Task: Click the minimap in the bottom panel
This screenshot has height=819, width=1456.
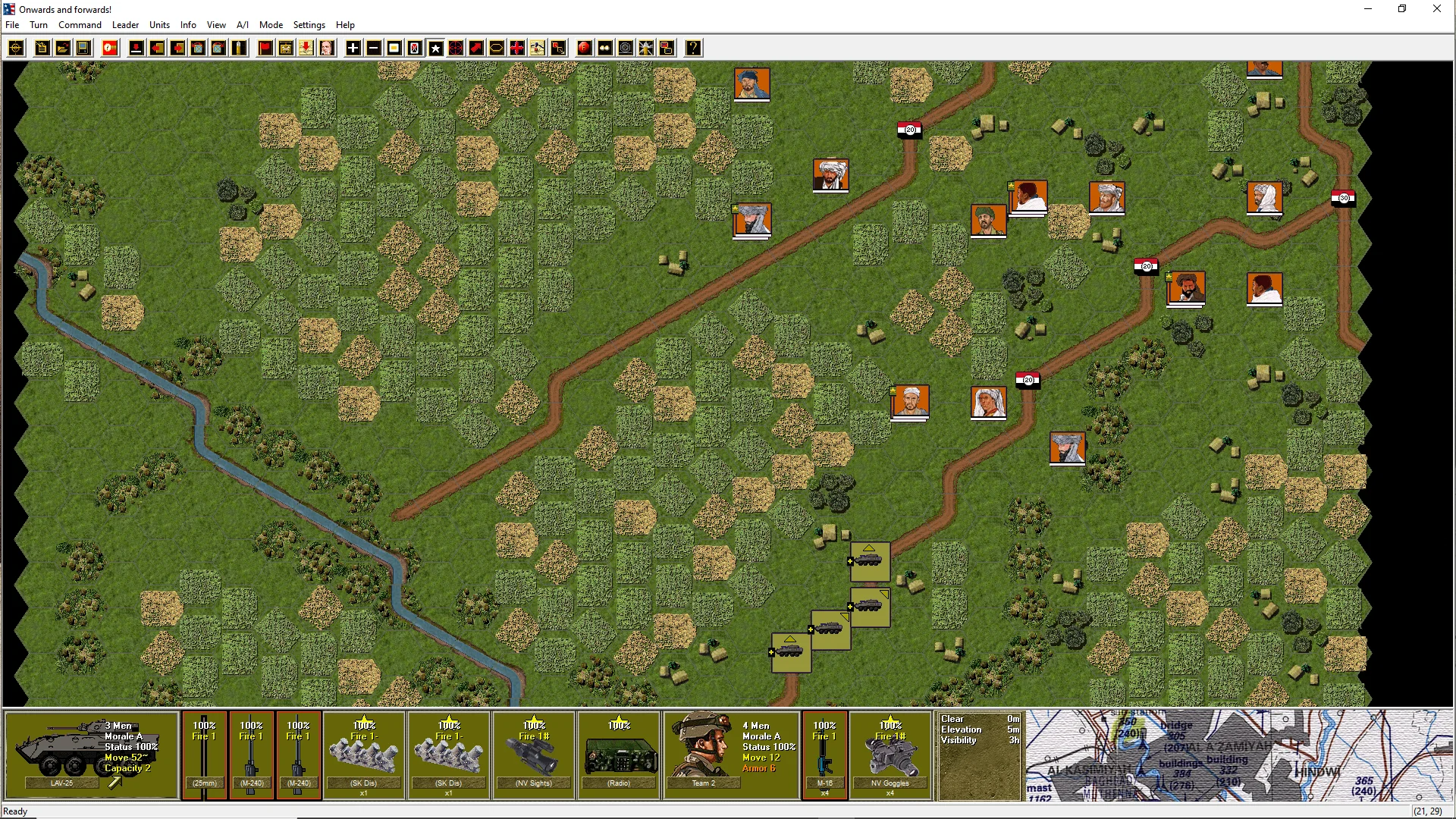Action: pos(1238,755)
